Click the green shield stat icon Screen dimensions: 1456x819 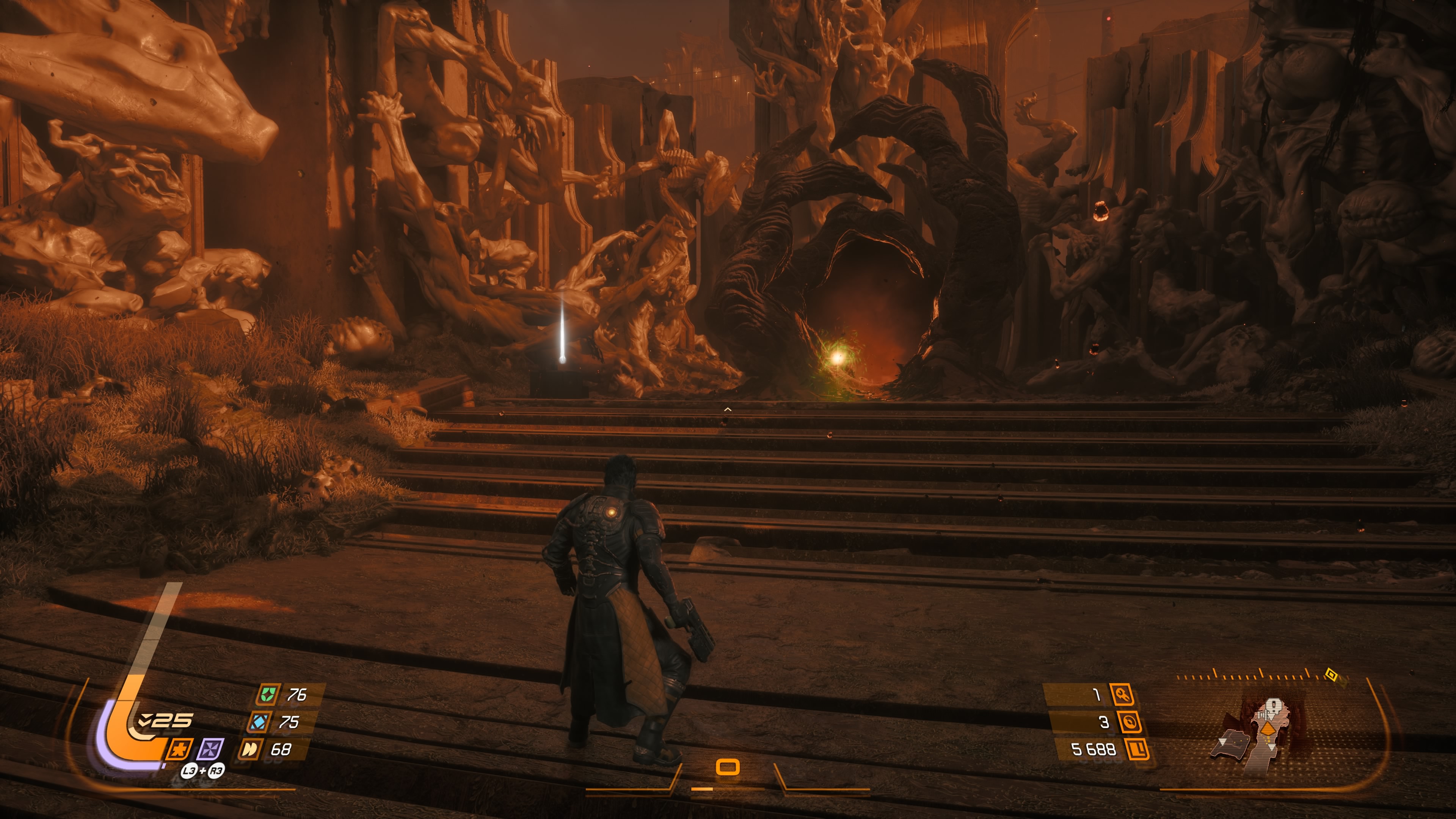267,694
